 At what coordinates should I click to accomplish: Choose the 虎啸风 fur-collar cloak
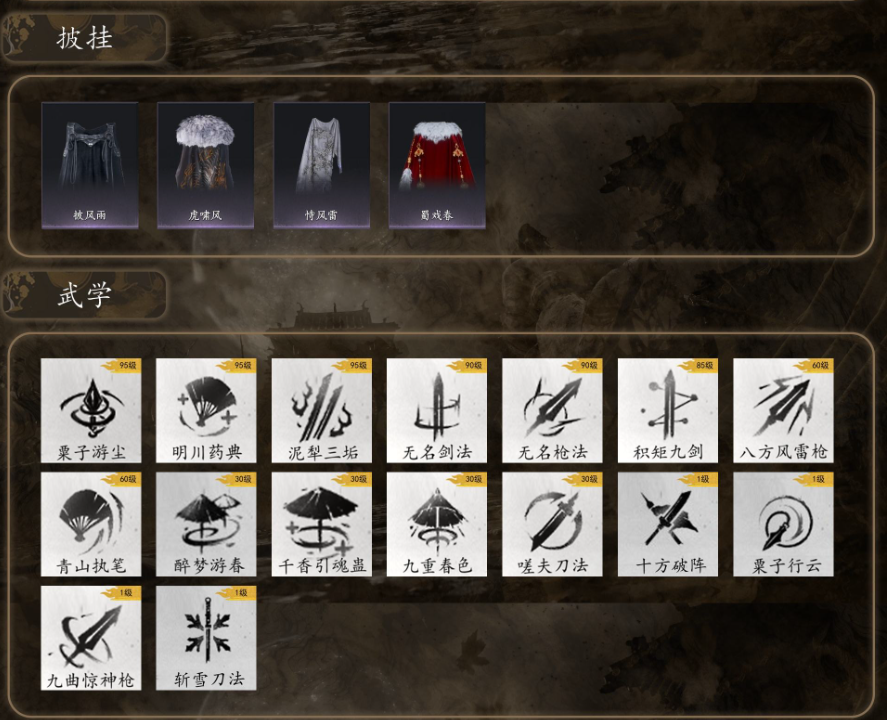(206, 165)
